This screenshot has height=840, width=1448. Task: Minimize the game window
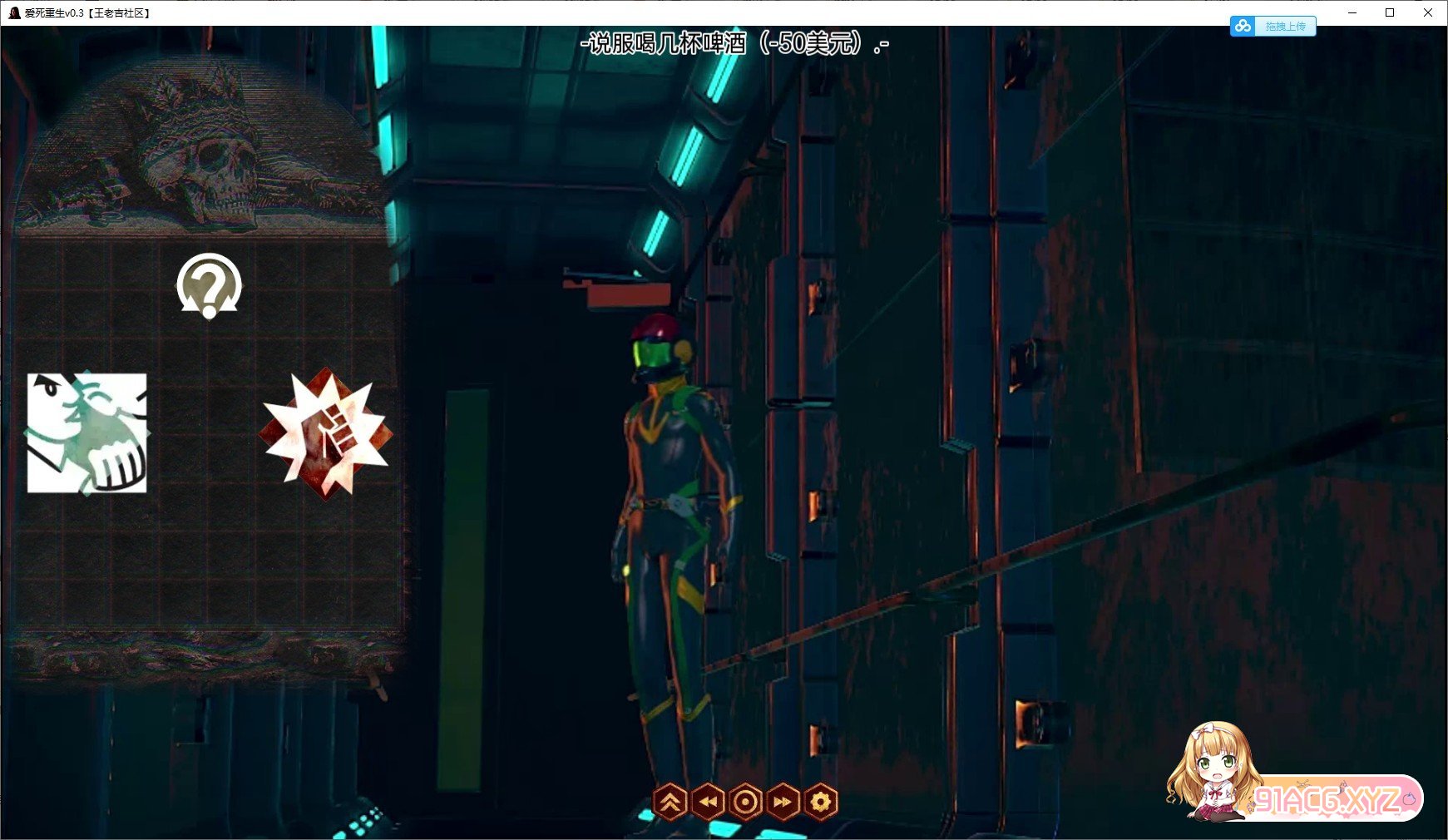coord(1352,12)
